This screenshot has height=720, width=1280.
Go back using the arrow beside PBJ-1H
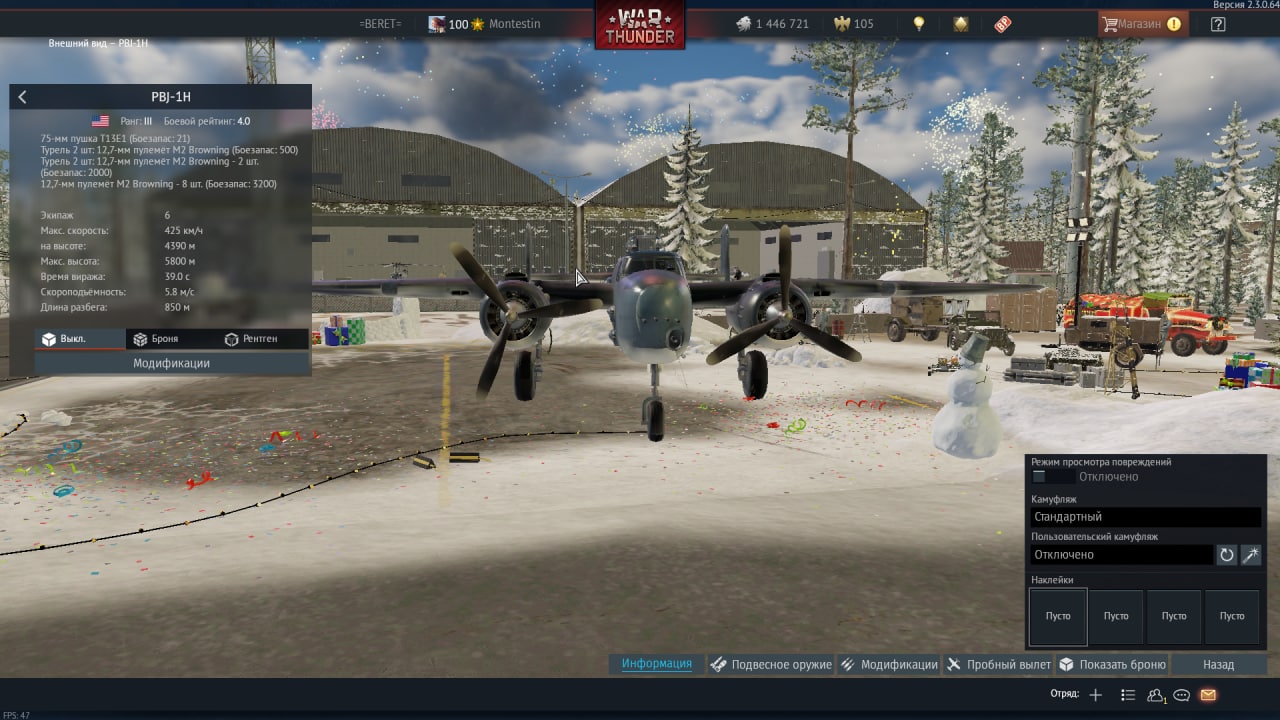[22, 97]
